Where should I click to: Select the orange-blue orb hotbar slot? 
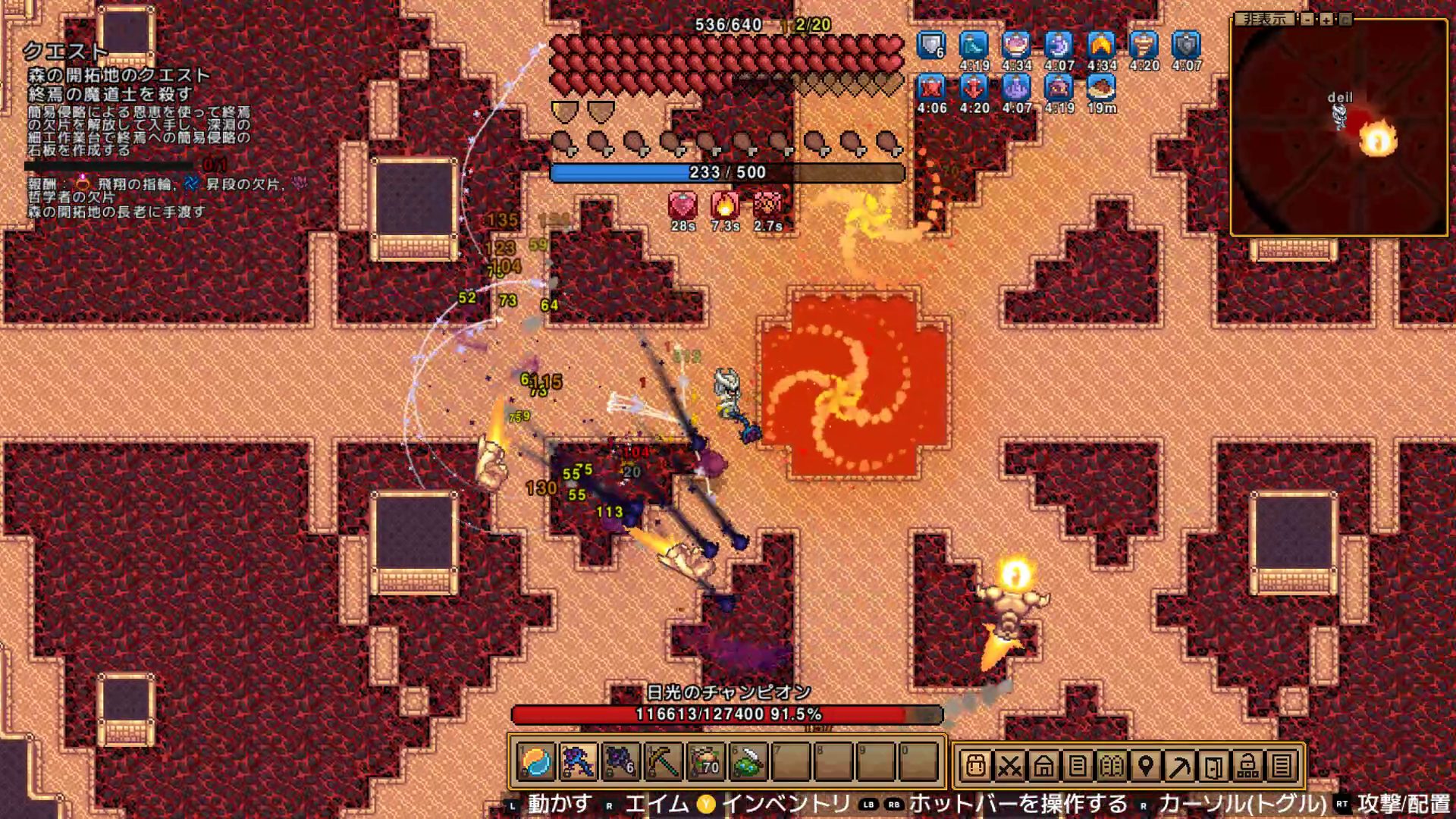(536, 762)
